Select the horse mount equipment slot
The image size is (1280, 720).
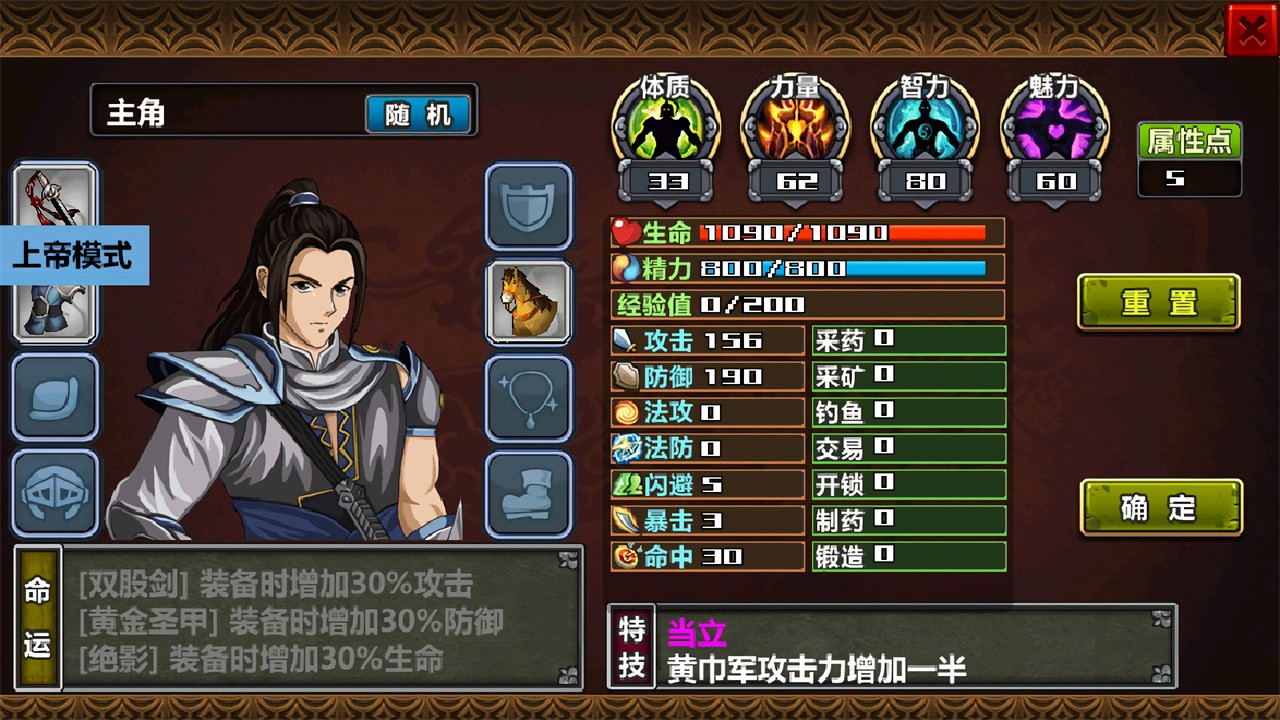529,301
